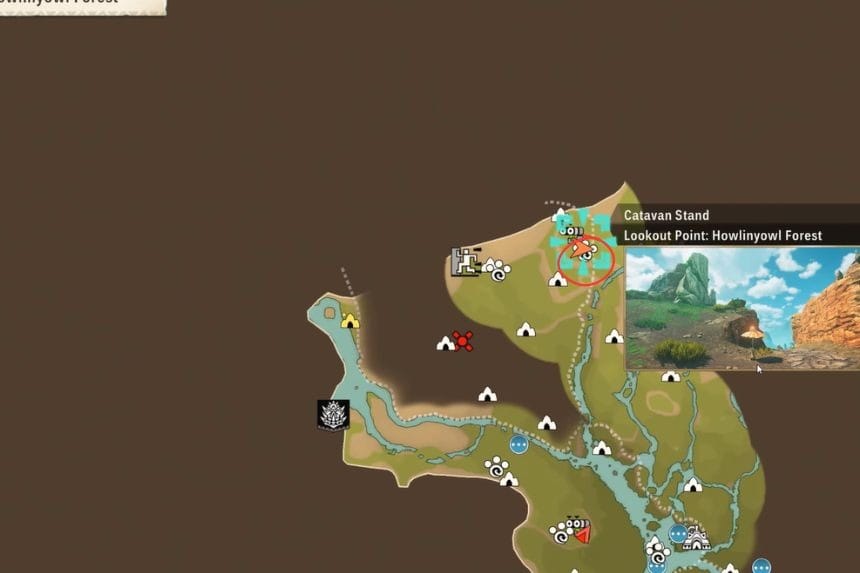Select the ruins building map icon

click(465, 262)
